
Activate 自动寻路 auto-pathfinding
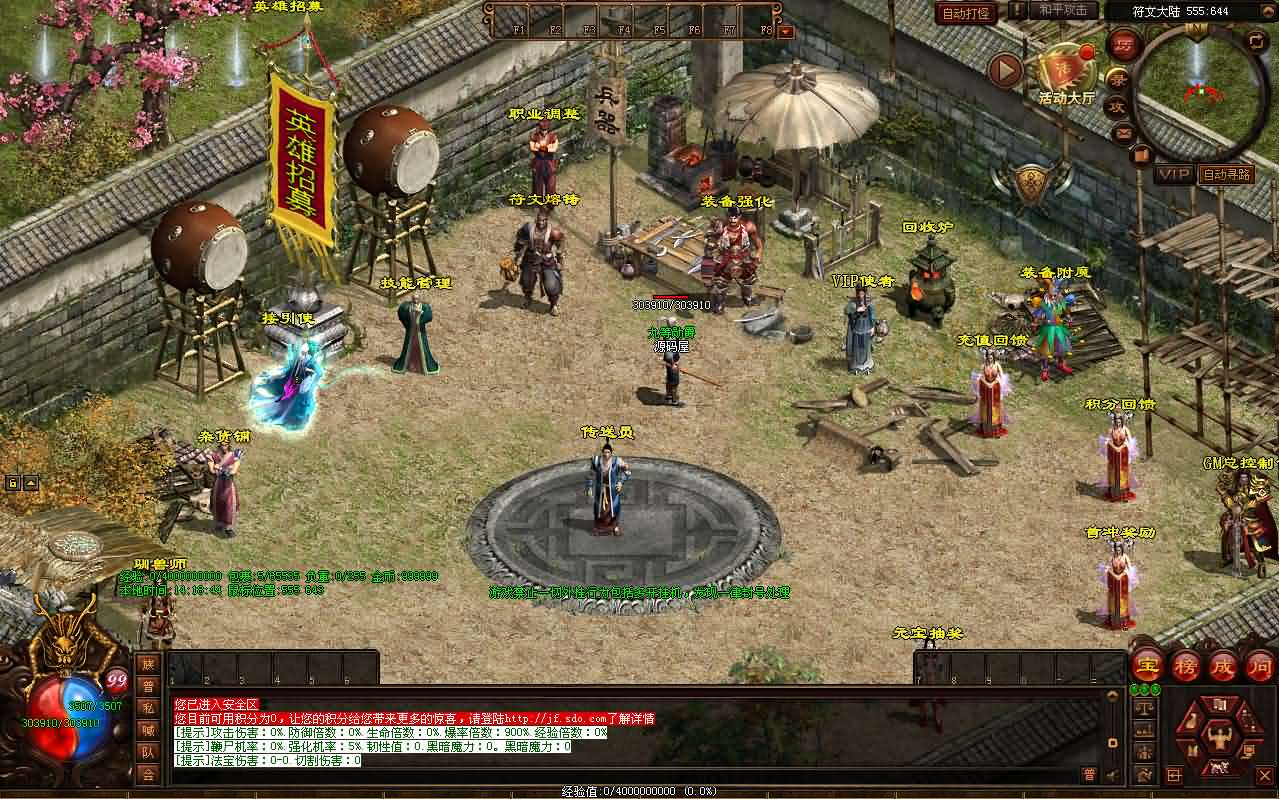click(x=1226, y=174)
